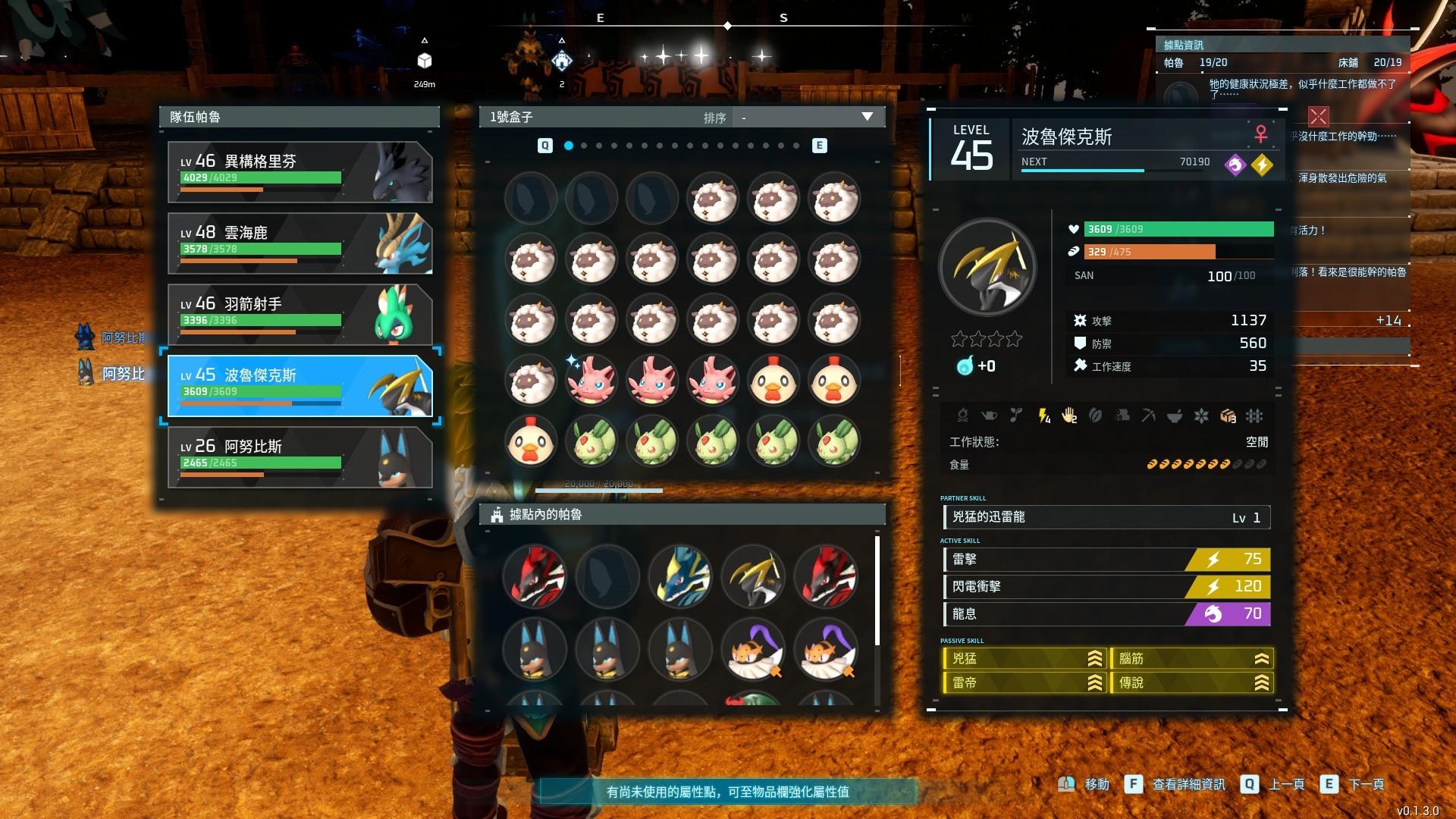Click the 雷帝 passive skill
The image size is (1456, 819).
click(1024, 683)
